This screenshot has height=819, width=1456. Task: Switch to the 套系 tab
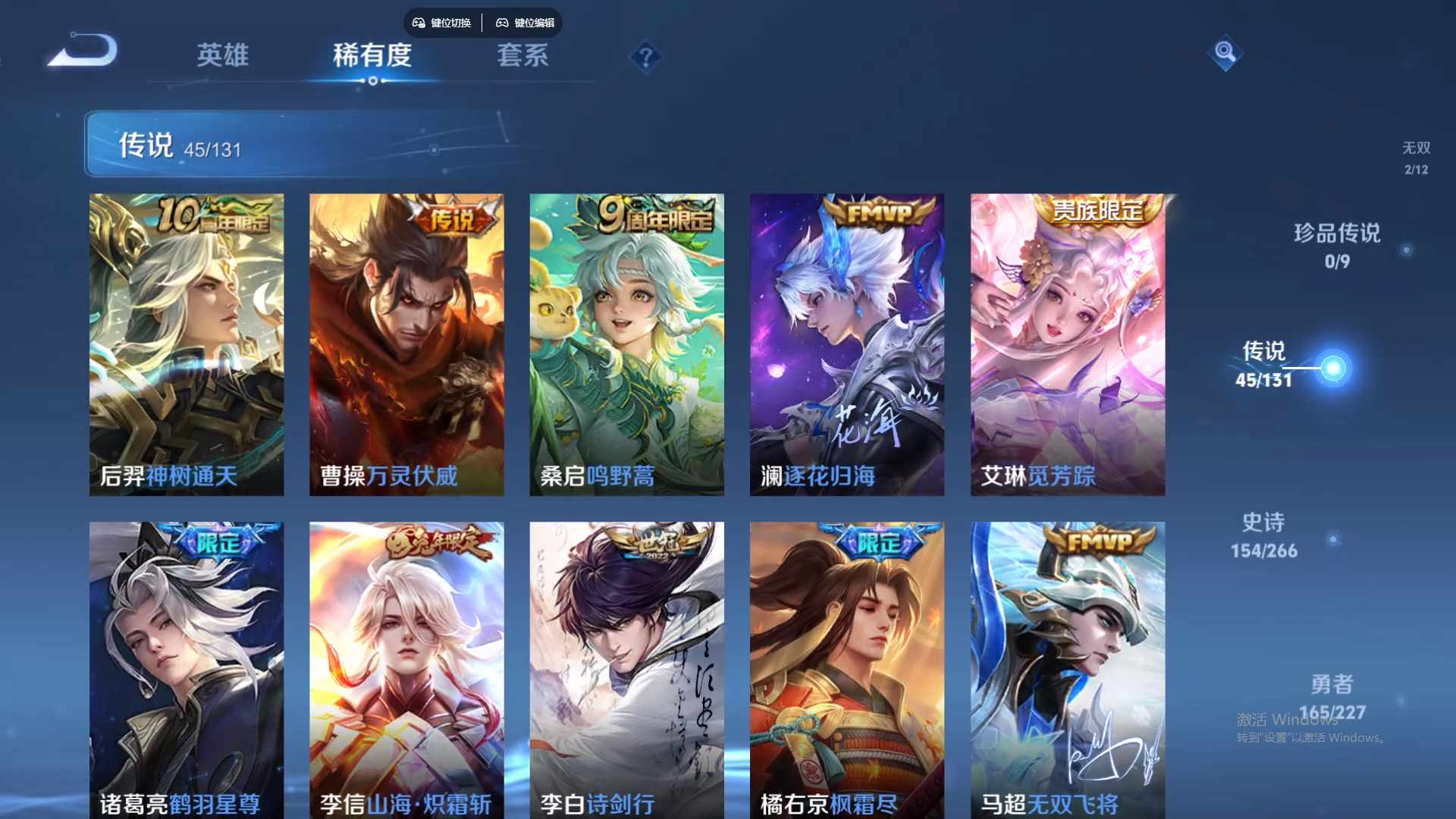(522, 55)
